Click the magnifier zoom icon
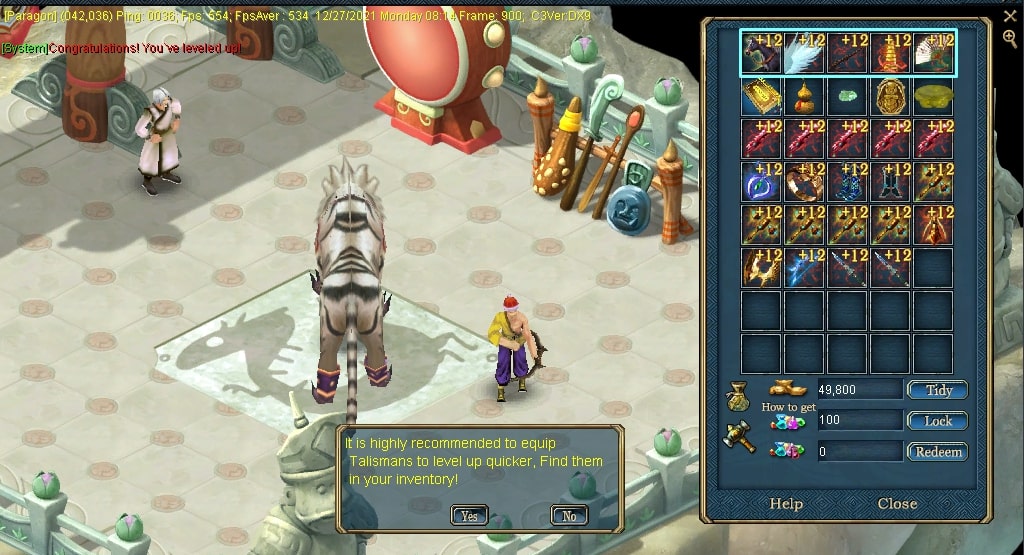 pyautogui.click(x=1010, y=38)
